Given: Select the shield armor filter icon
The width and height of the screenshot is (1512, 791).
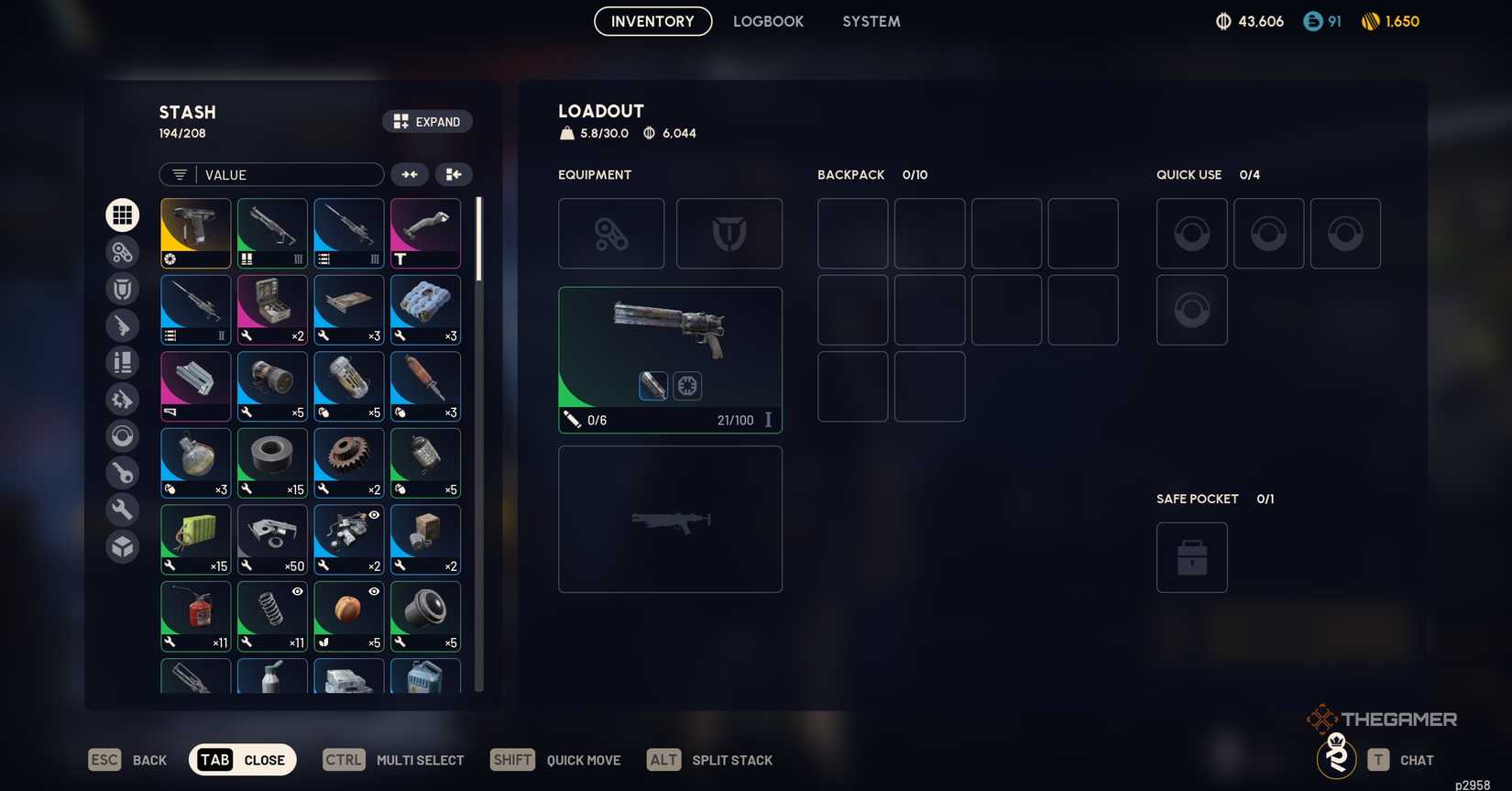Looking at the screenshot, I should [122, 289].
